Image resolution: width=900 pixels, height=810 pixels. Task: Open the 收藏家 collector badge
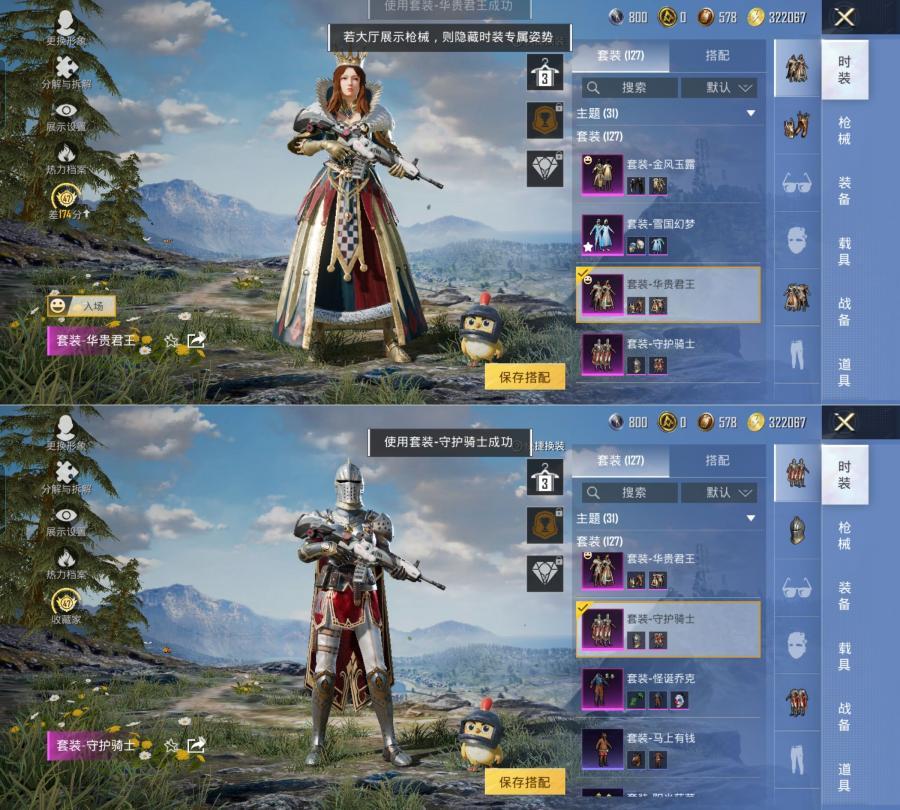click(x=66, y=608)
